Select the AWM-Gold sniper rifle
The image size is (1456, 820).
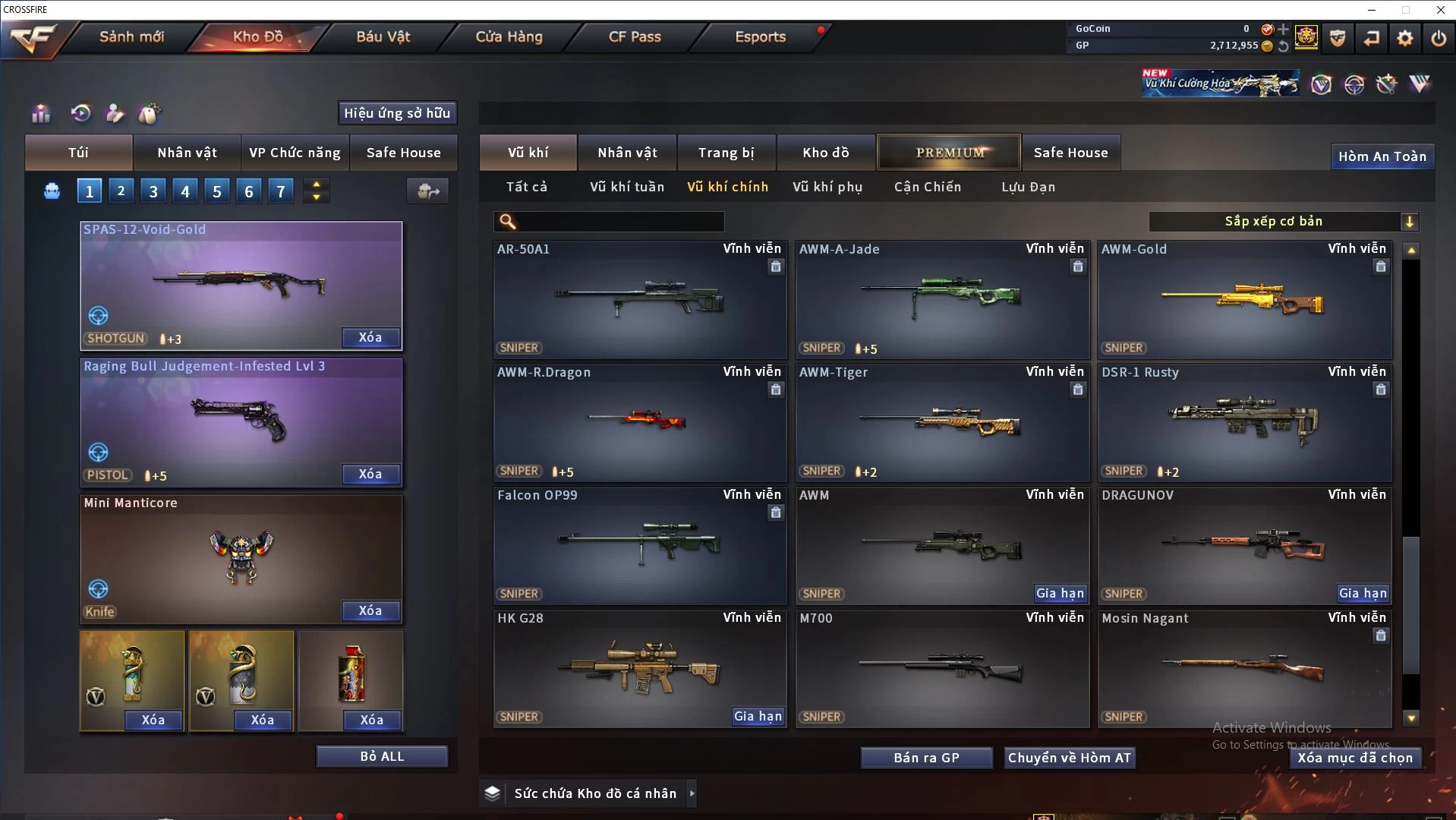click(1244, 300)
